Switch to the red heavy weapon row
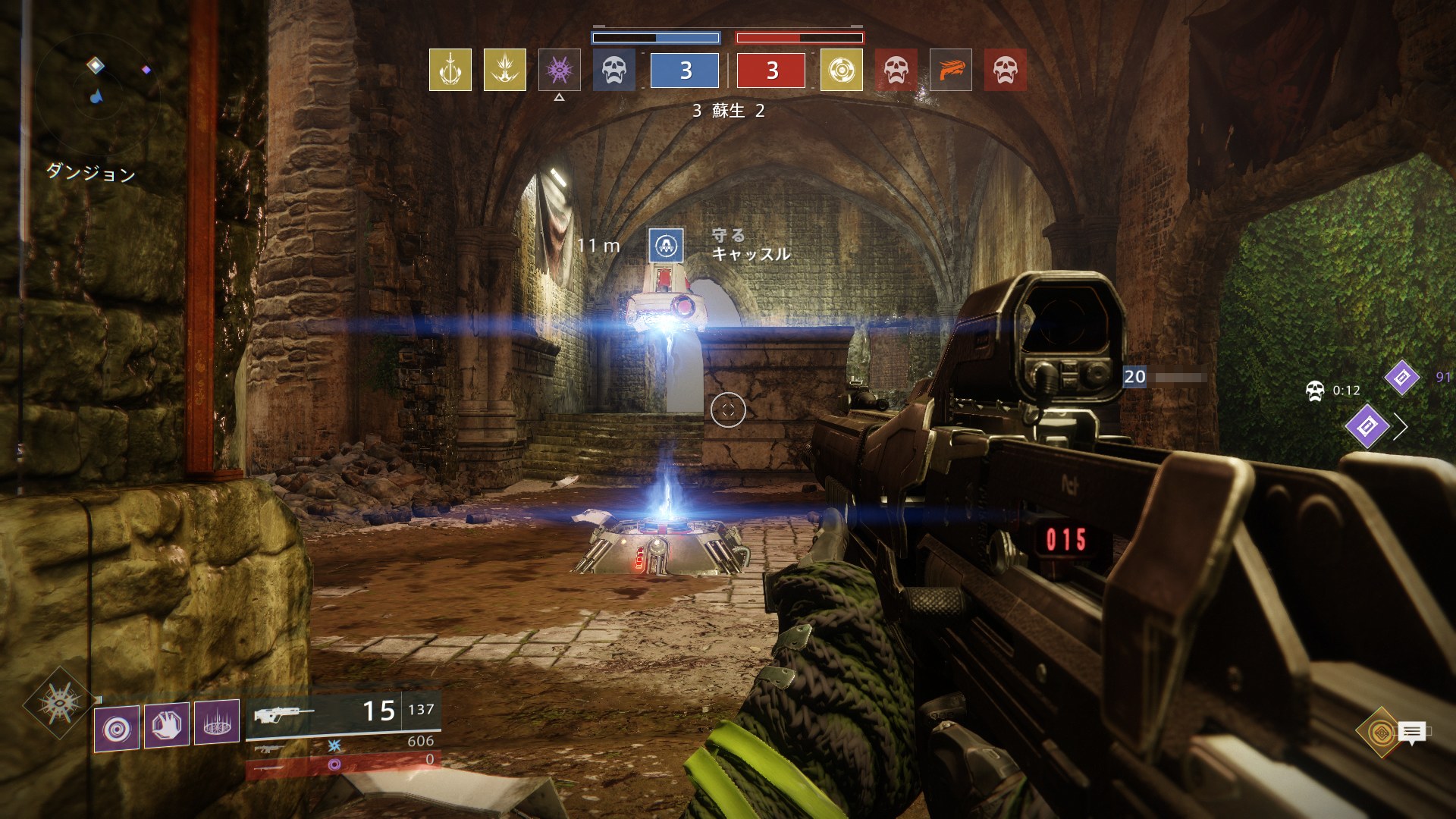The height and width of the screenshot is (819, 1456). click(x=343, y=763)
